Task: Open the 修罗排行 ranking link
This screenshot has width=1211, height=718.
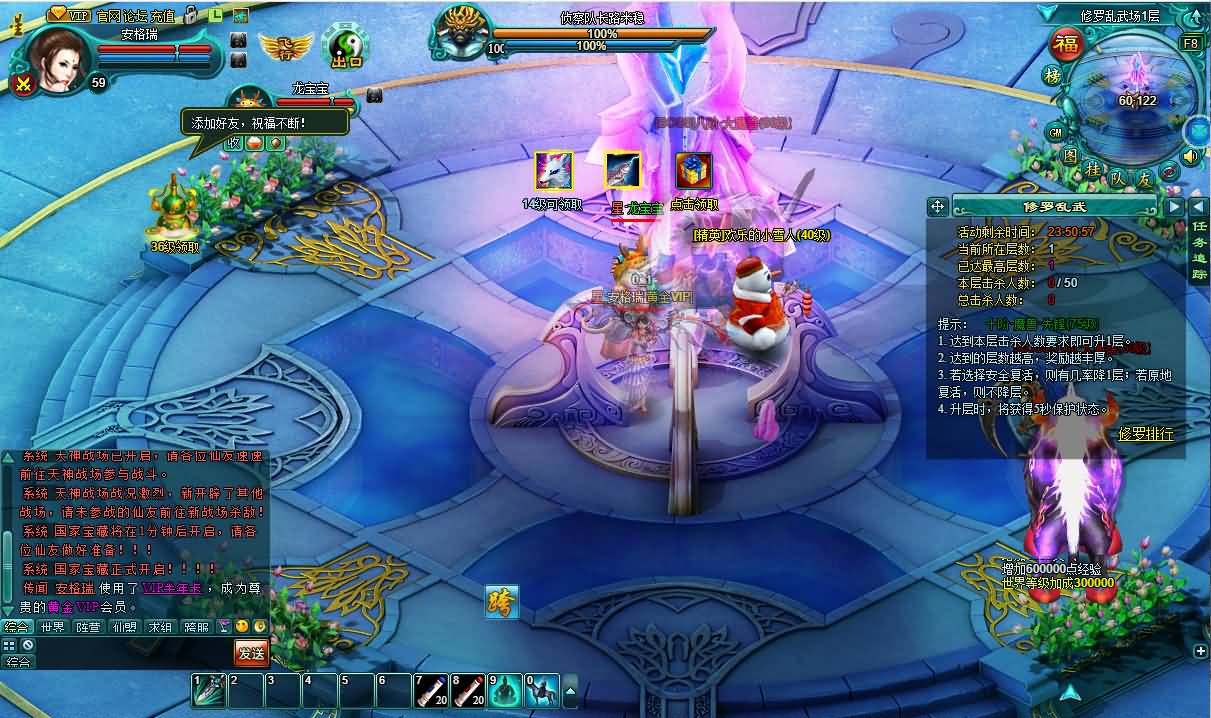Action: [1146, 434]
